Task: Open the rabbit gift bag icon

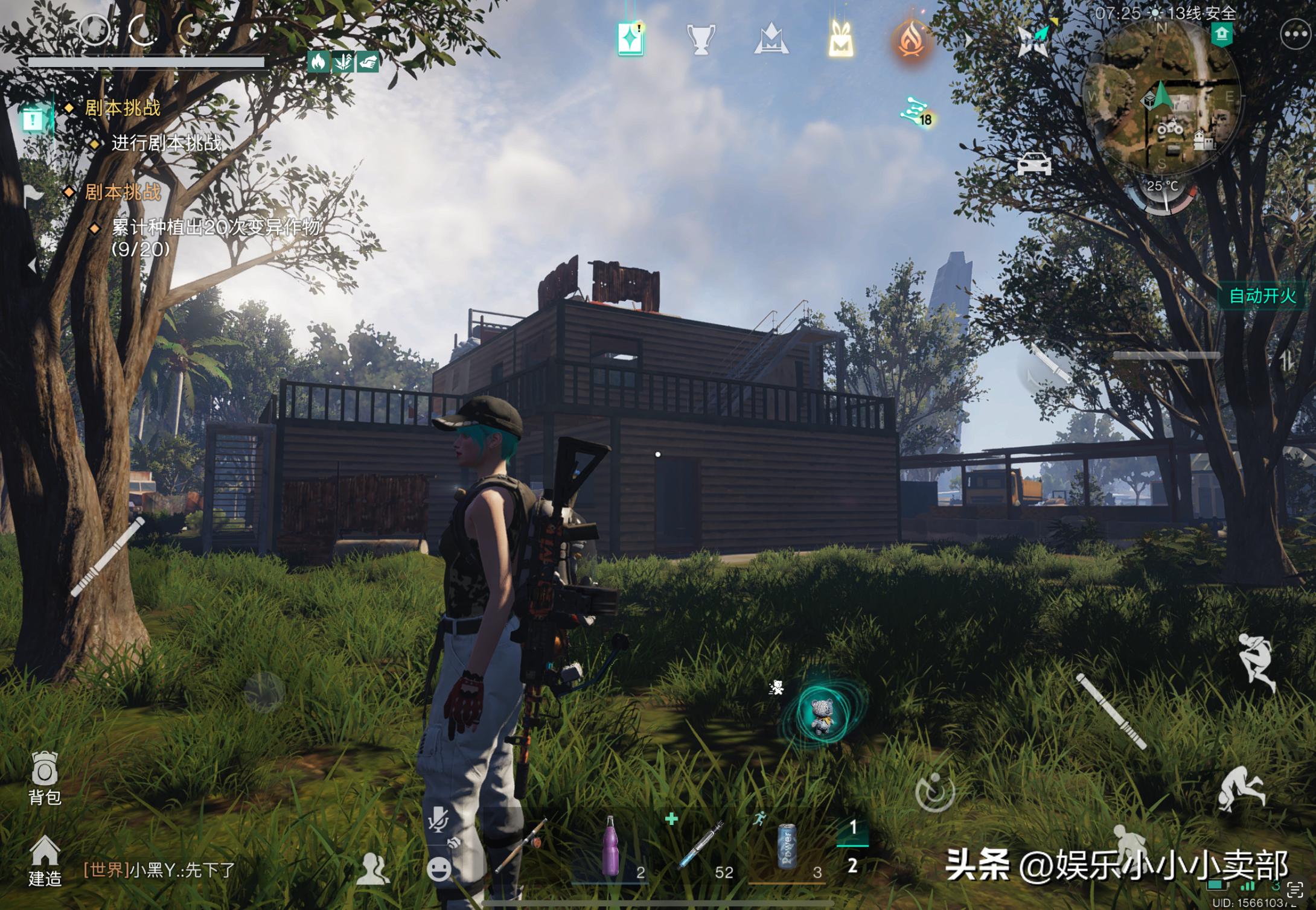Action: pos(840,40)
